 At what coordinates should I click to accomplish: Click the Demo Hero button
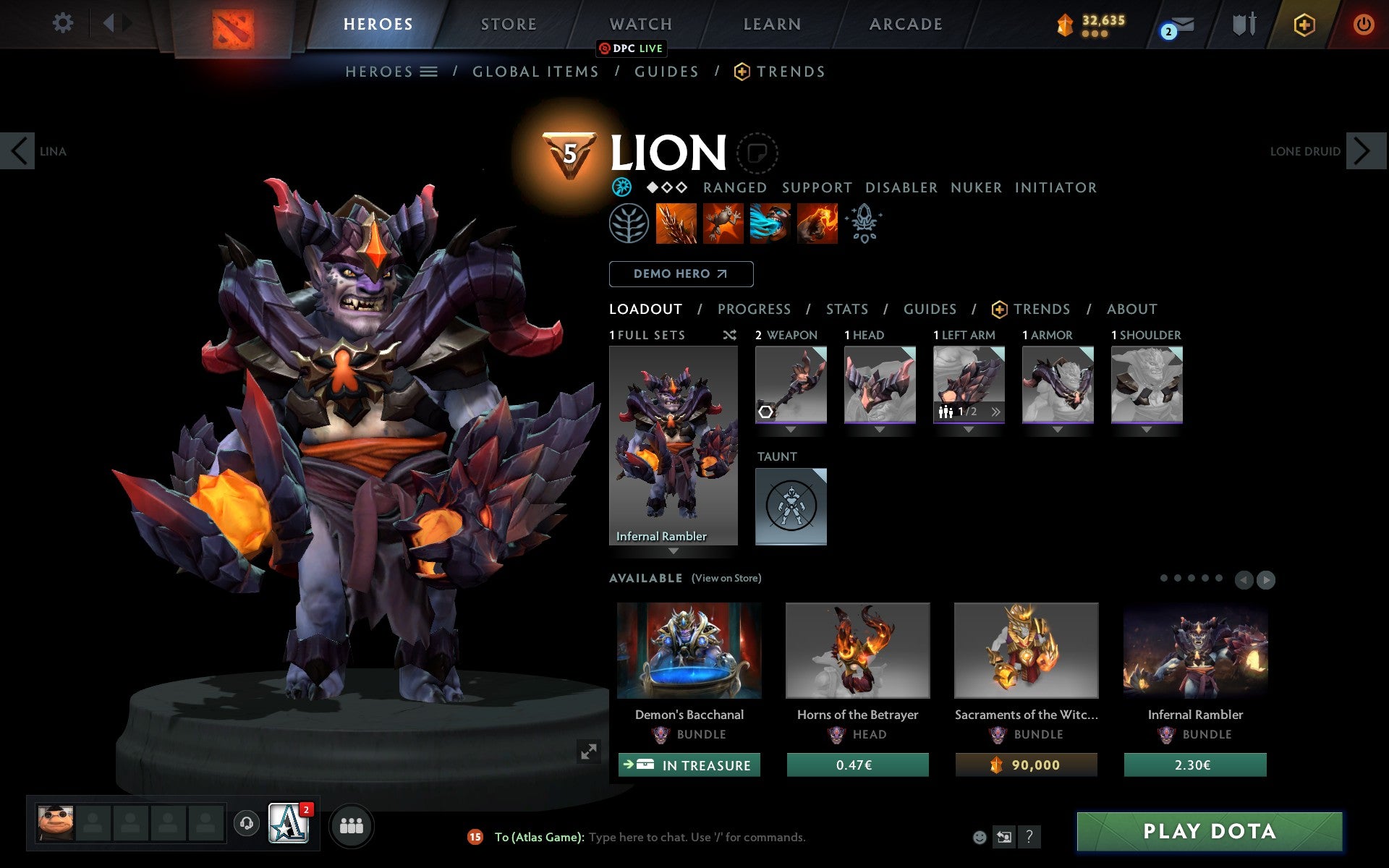coord(681,273)
